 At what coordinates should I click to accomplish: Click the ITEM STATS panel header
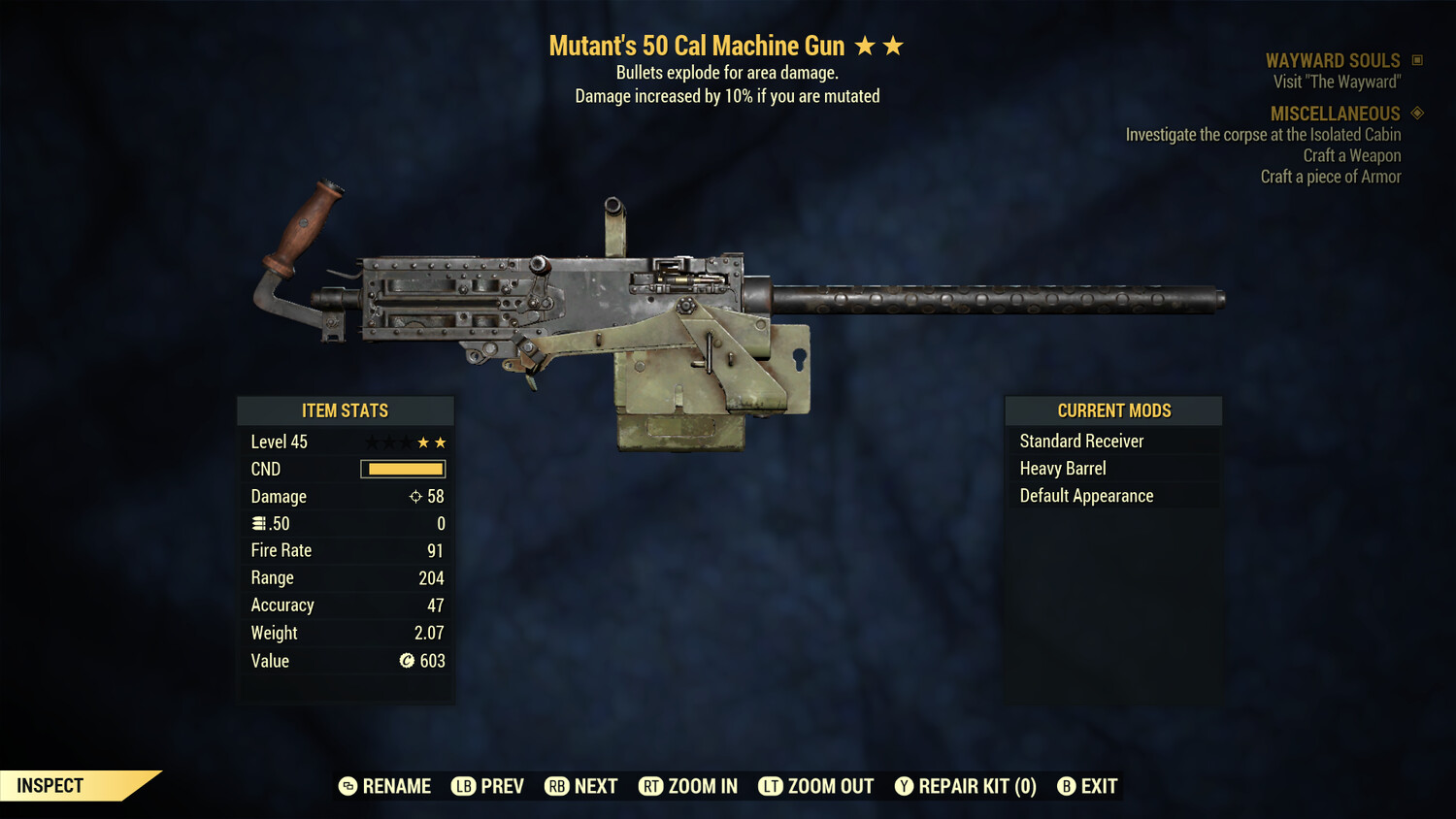(x=346, y=410)
